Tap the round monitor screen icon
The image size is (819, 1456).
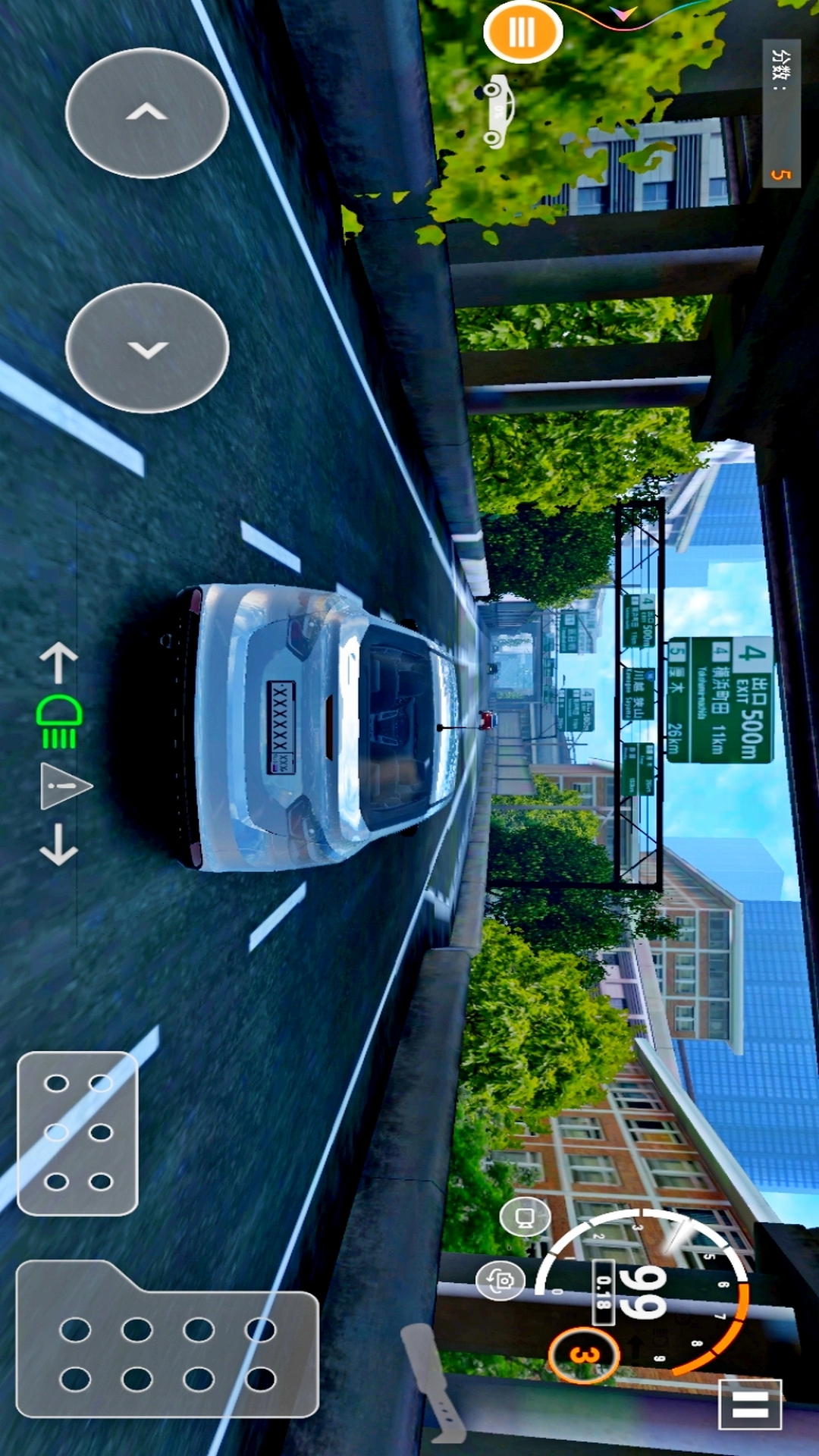point(525,1216)
